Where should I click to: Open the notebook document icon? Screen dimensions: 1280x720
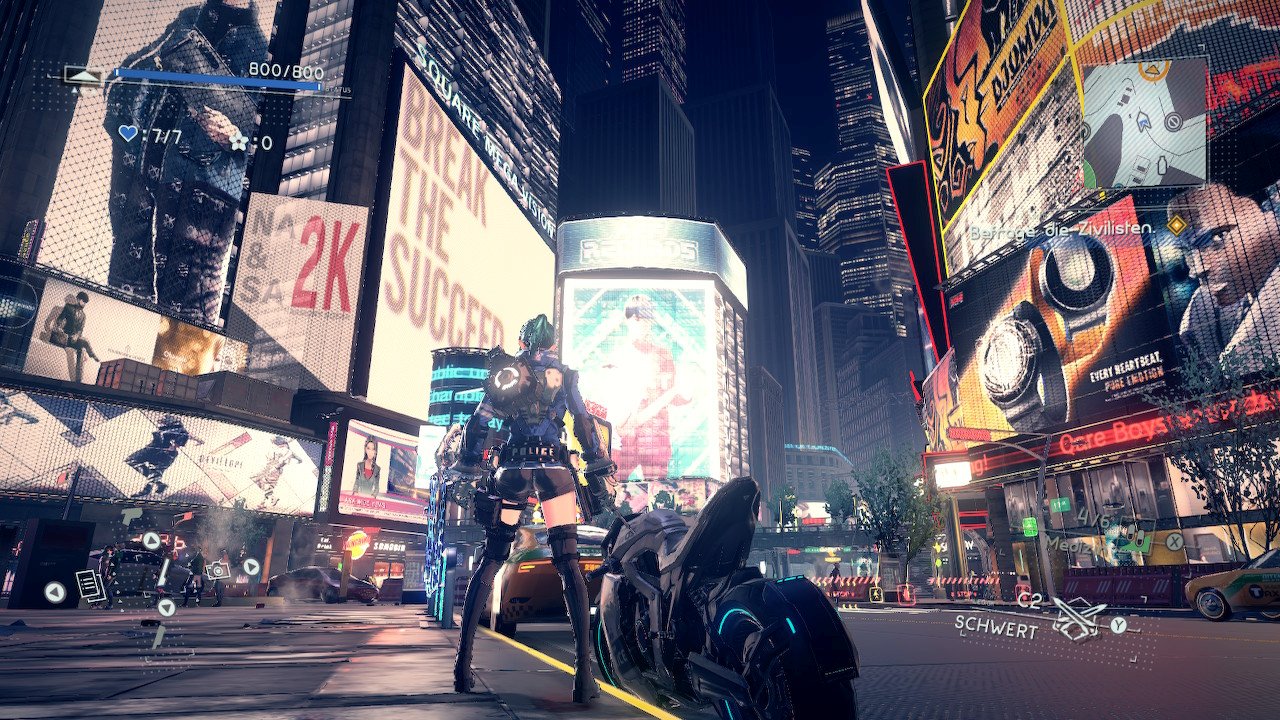[90, 586]
